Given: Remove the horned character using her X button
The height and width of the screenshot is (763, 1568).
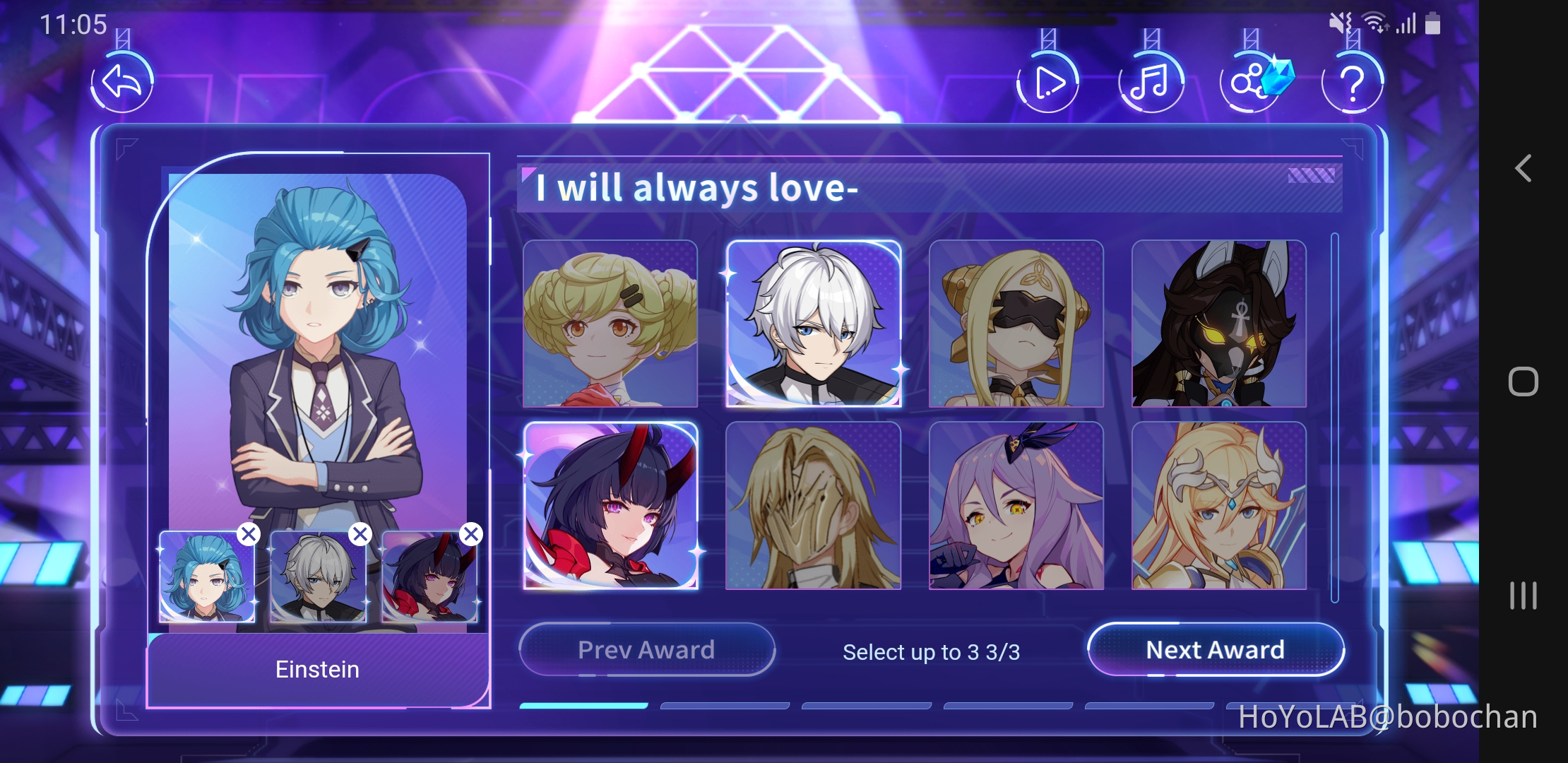Looking at the screenshot, I should pos(470,534).
